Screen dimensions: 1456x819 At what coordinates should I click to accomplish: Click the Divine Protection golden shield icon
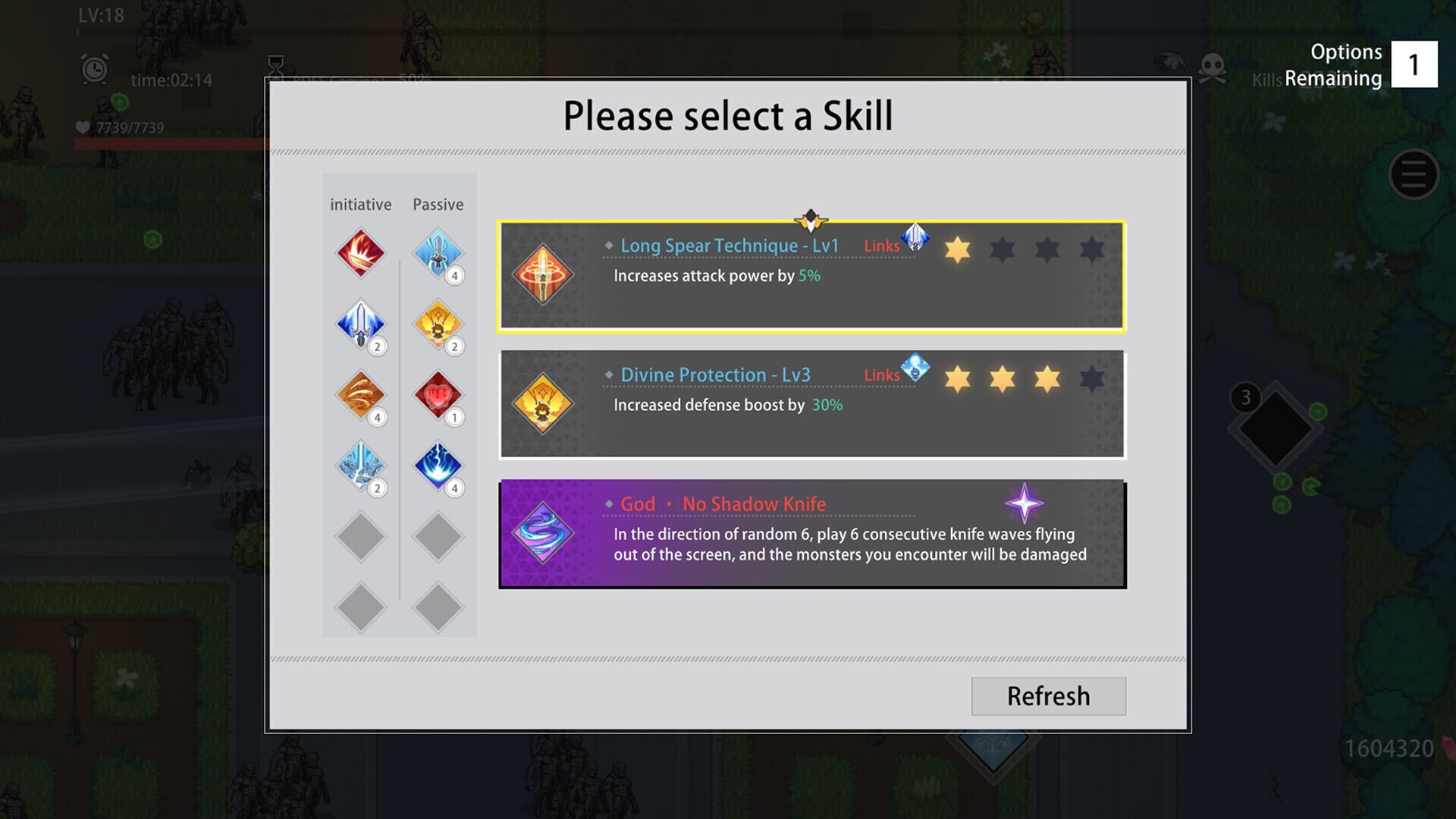coord(543,404)
